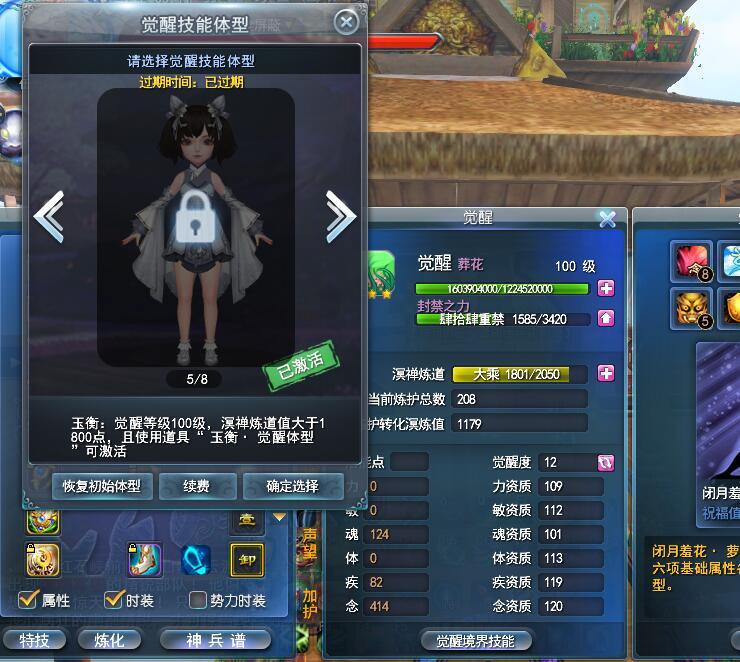Click the refresh icon next to 觉醒度
The width and height of the screenshot is (740, 662).
point(606,462)
